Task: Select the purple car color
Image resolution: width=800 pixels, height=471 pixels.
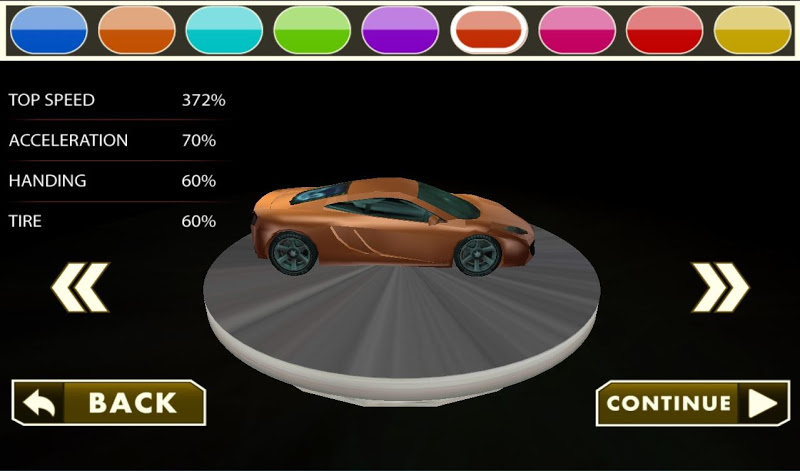Action: click(400, 30)
